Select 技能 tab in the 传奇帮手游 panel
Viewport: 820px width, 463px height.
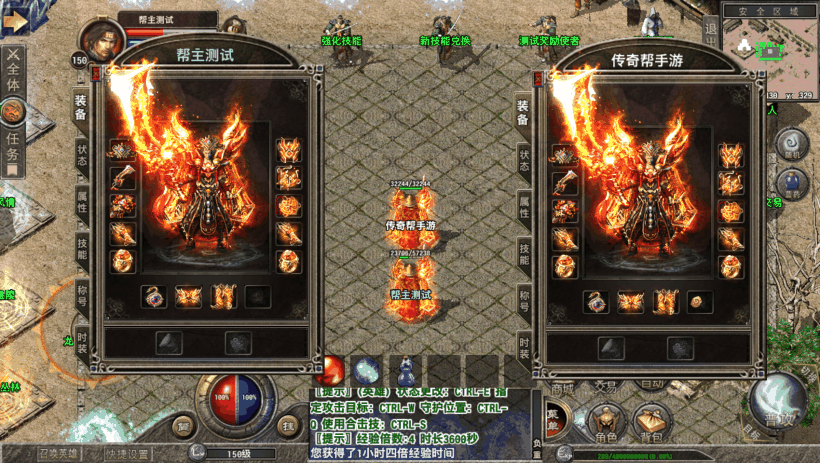523,252
